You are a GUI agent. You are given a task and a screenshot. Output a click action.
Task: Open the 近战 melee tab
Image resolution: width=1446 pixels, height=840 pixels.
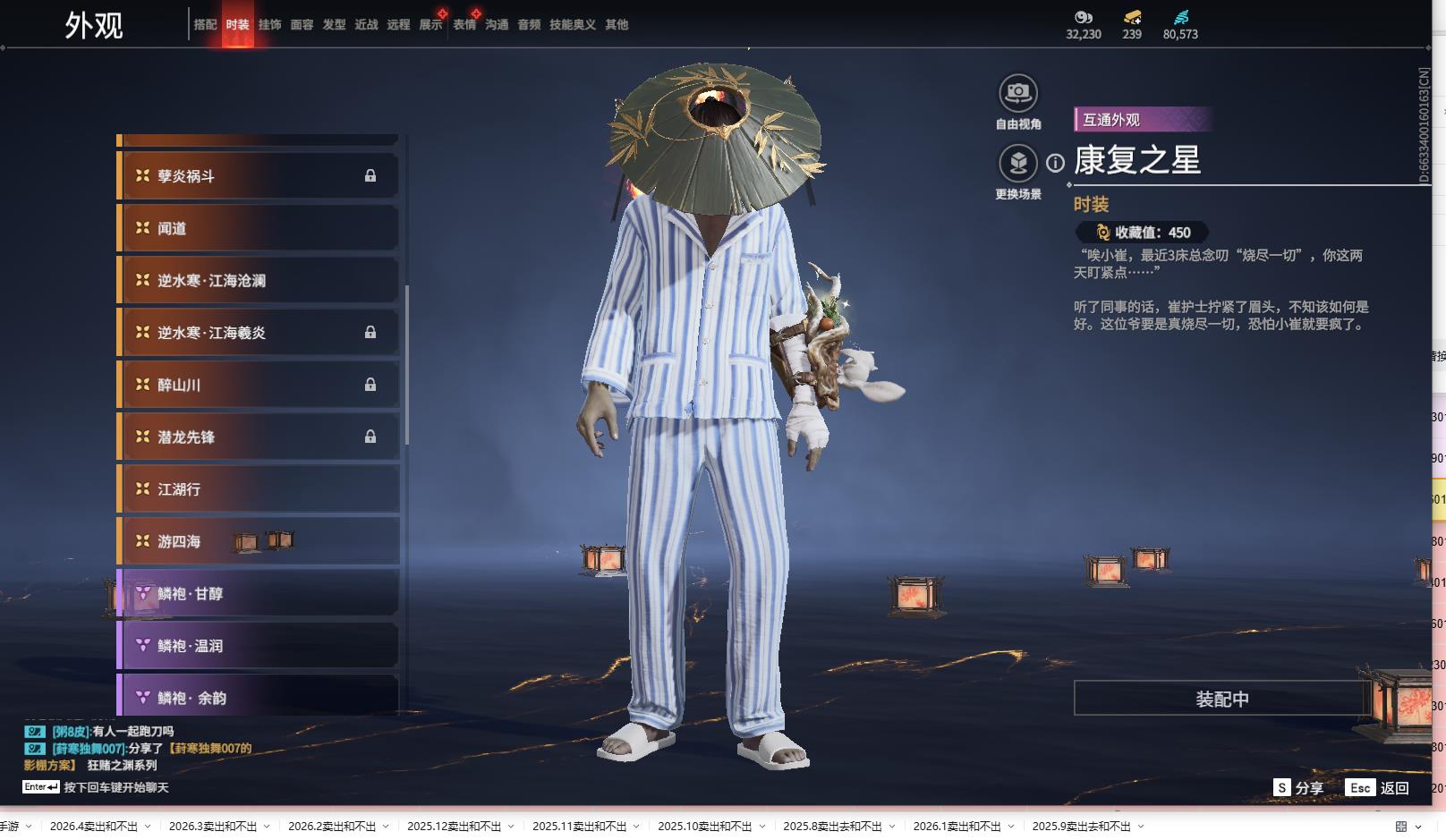coord(366,25)
